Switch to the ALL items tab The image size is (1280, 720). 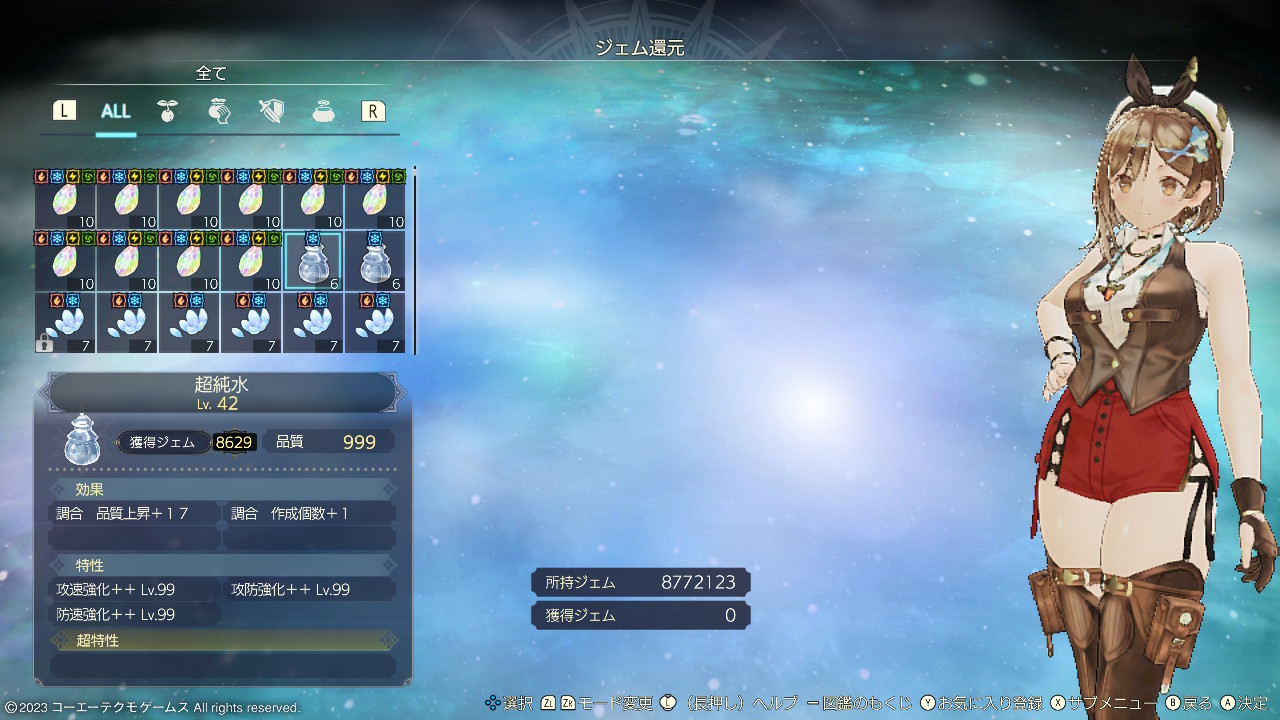(x=116, y=111)
